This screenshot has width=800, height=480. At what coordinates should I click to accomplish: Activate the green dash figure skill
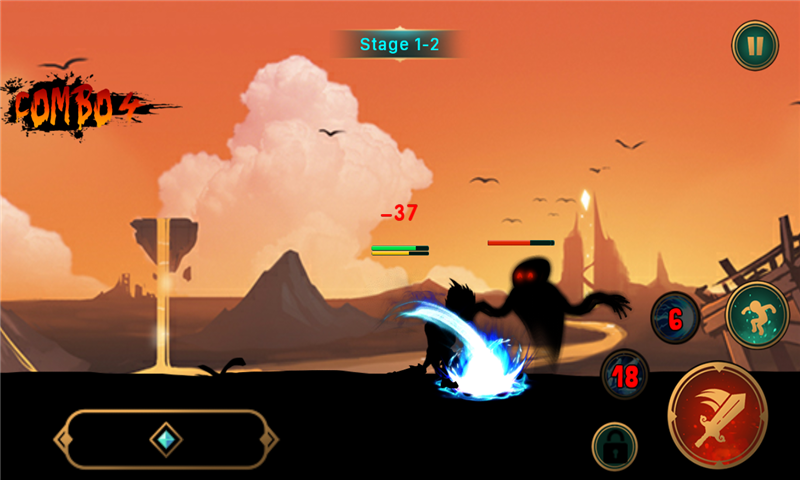758,315
